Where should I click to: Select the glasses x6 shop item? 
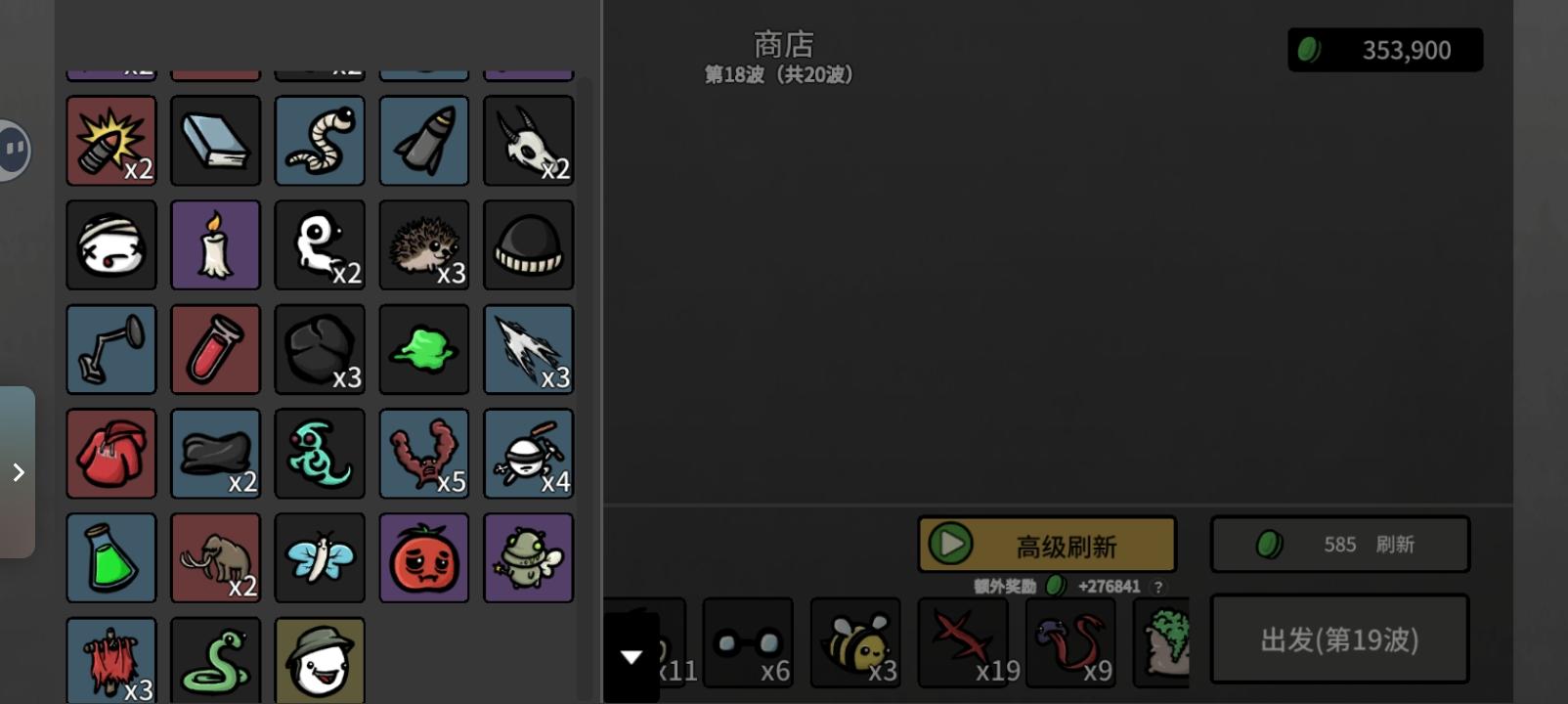coord(749,642)
